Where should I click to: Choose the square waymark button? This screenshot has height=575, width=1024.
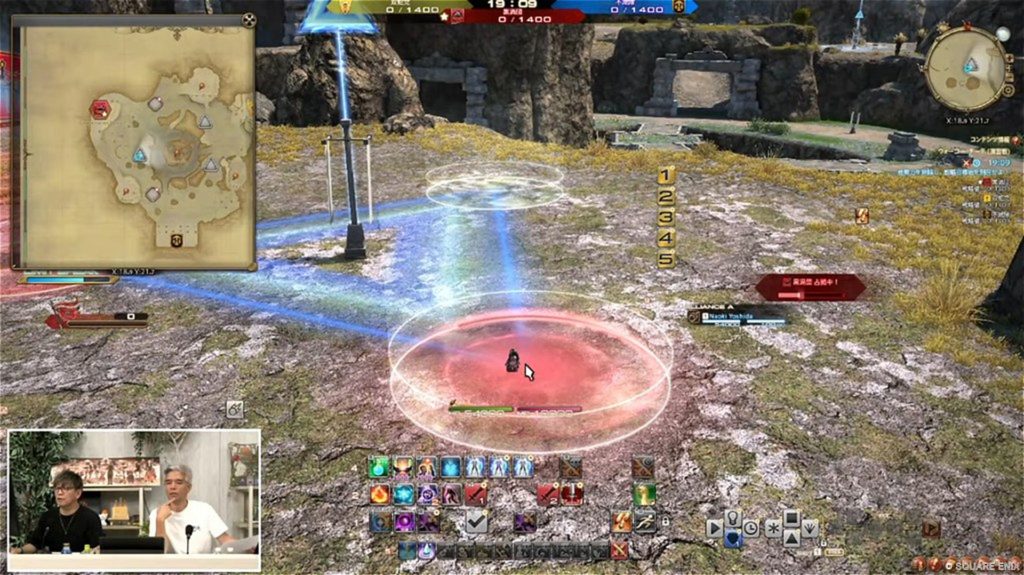click(x=790, y=518)
